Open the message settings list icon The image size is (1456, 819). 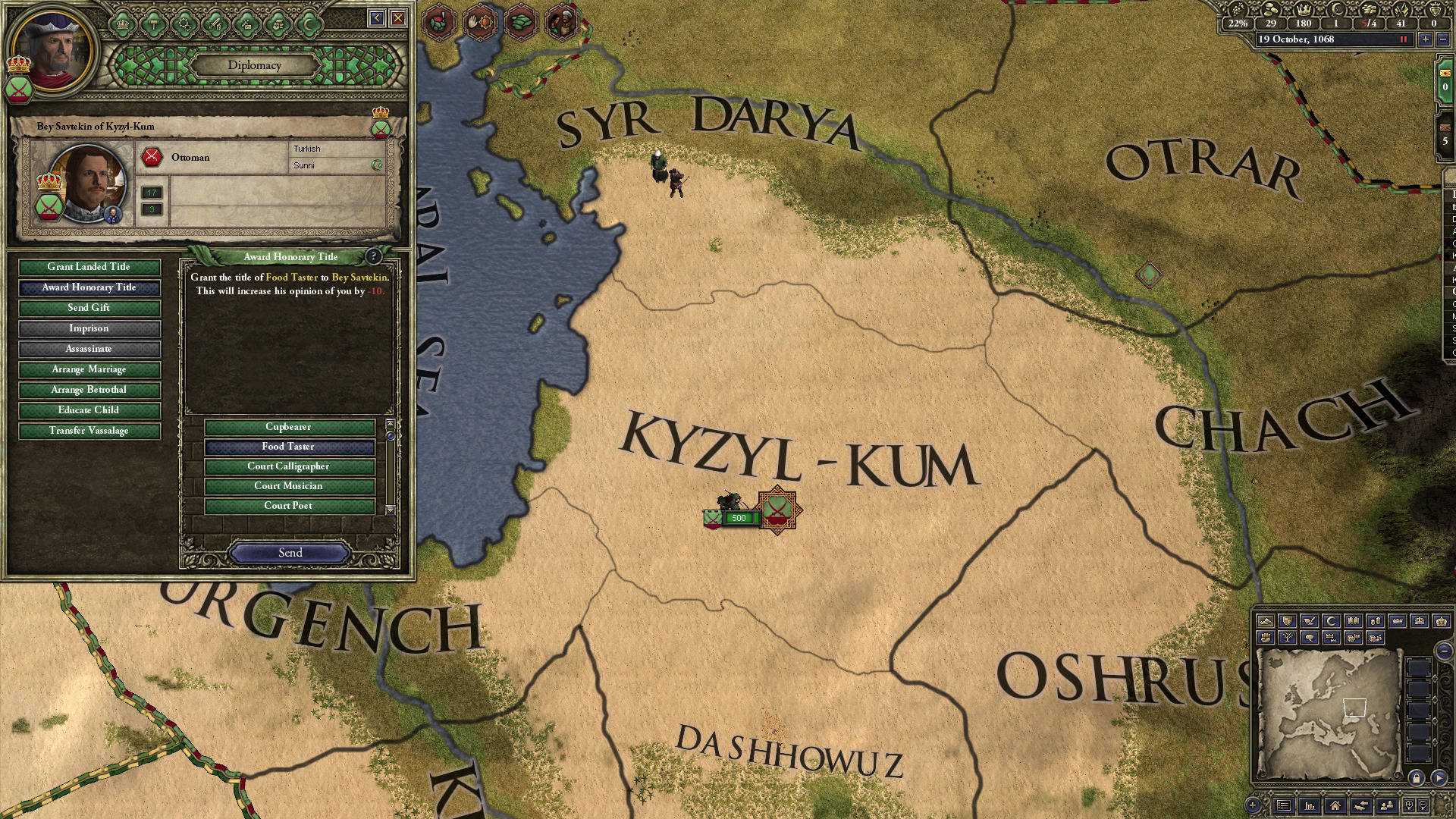[1283, 805]
